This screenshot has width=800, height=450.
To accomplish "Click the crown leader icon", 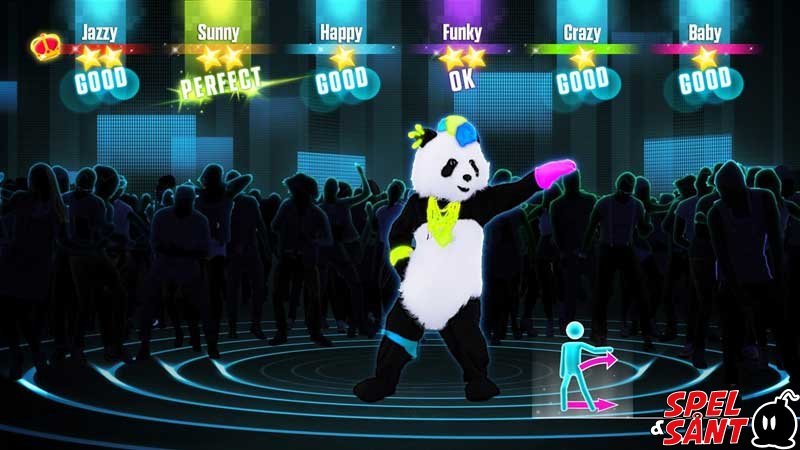I will 45,46.
